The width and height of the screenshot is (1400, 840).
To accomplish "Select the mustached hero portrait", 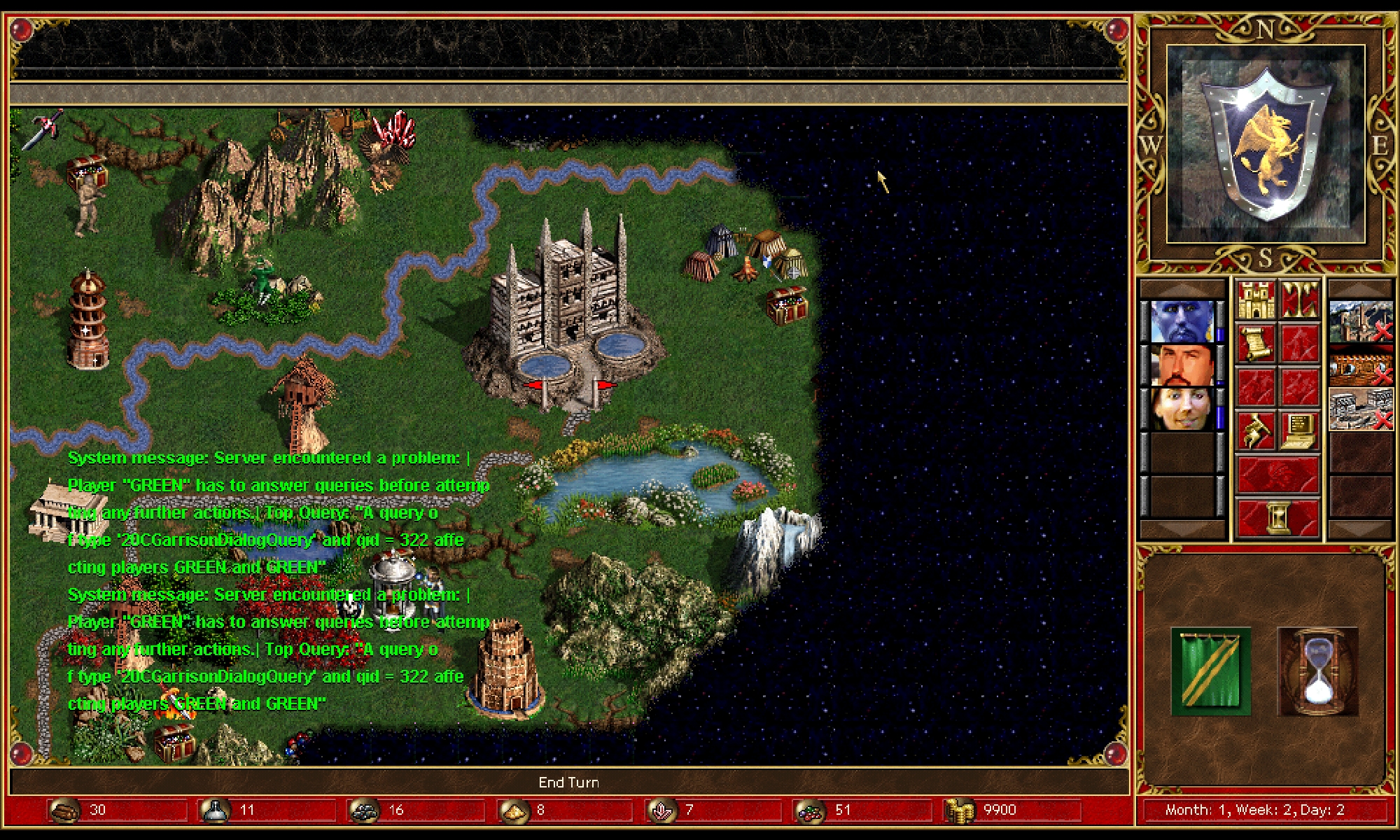I will pyautogui.click(x=1182, y=365).
